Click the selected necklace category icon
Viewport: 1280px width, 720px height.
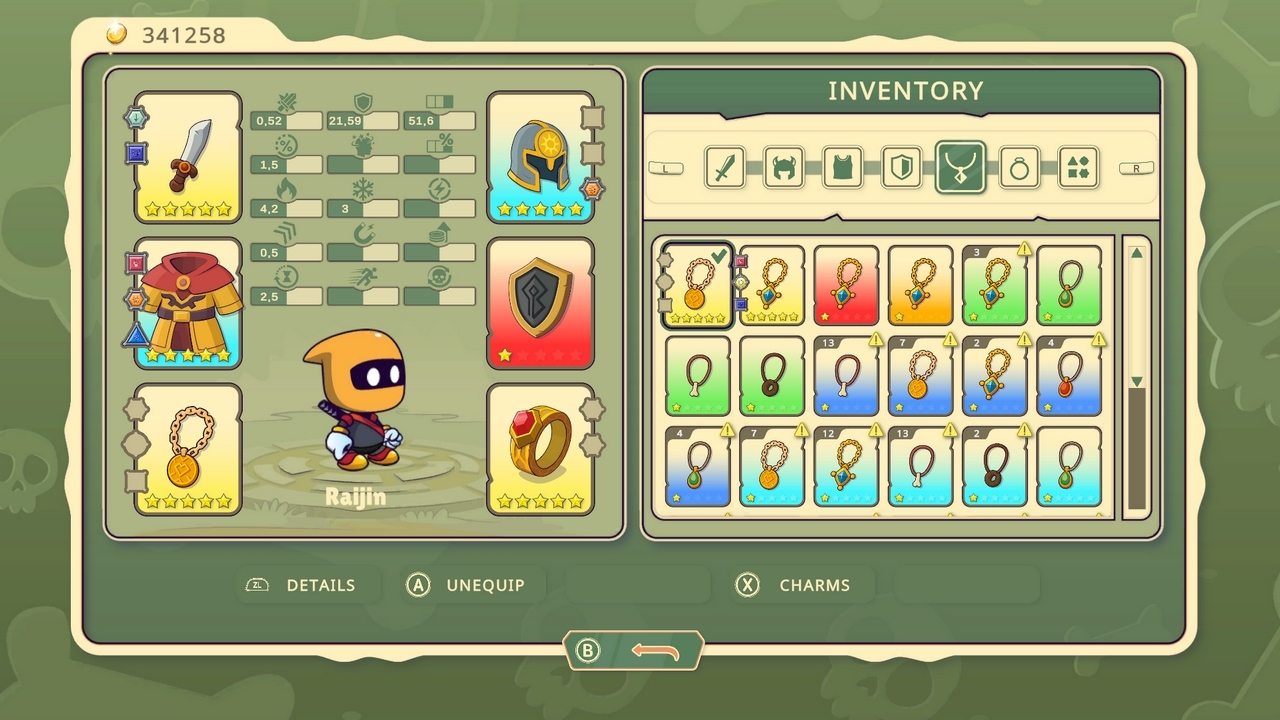pos(961,166)
